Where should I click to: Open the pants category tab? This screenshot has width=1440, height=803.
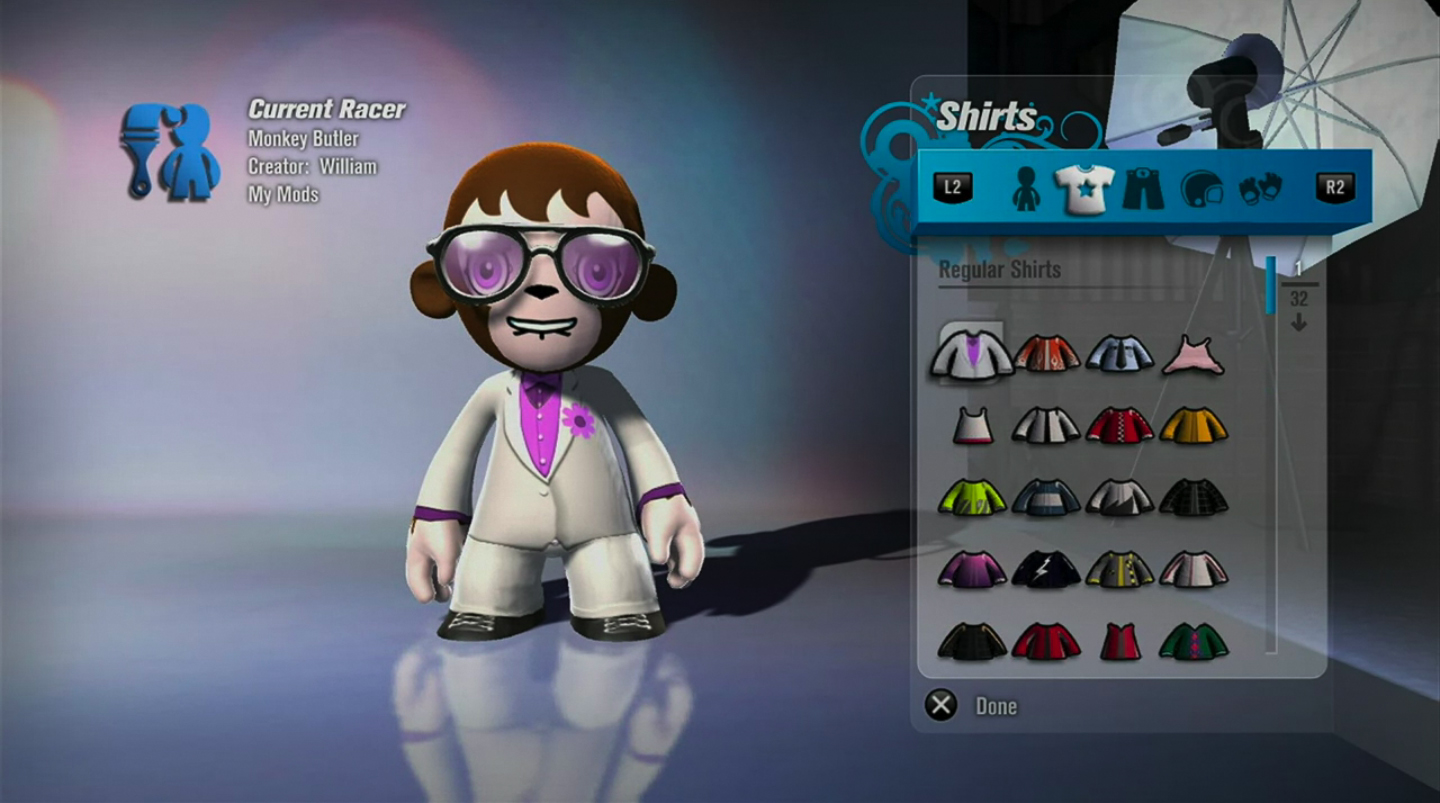1143,188
